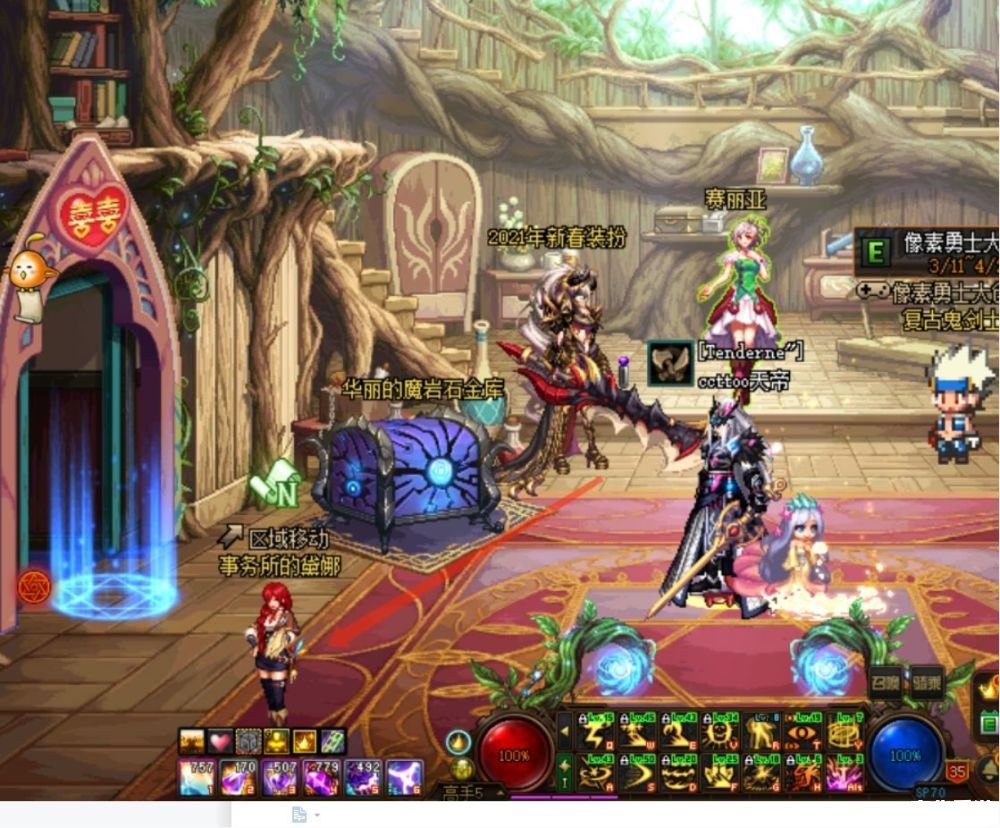Select the quick slot item numbered 6
Screen dimensions: 1000x828
click(405, 777)
